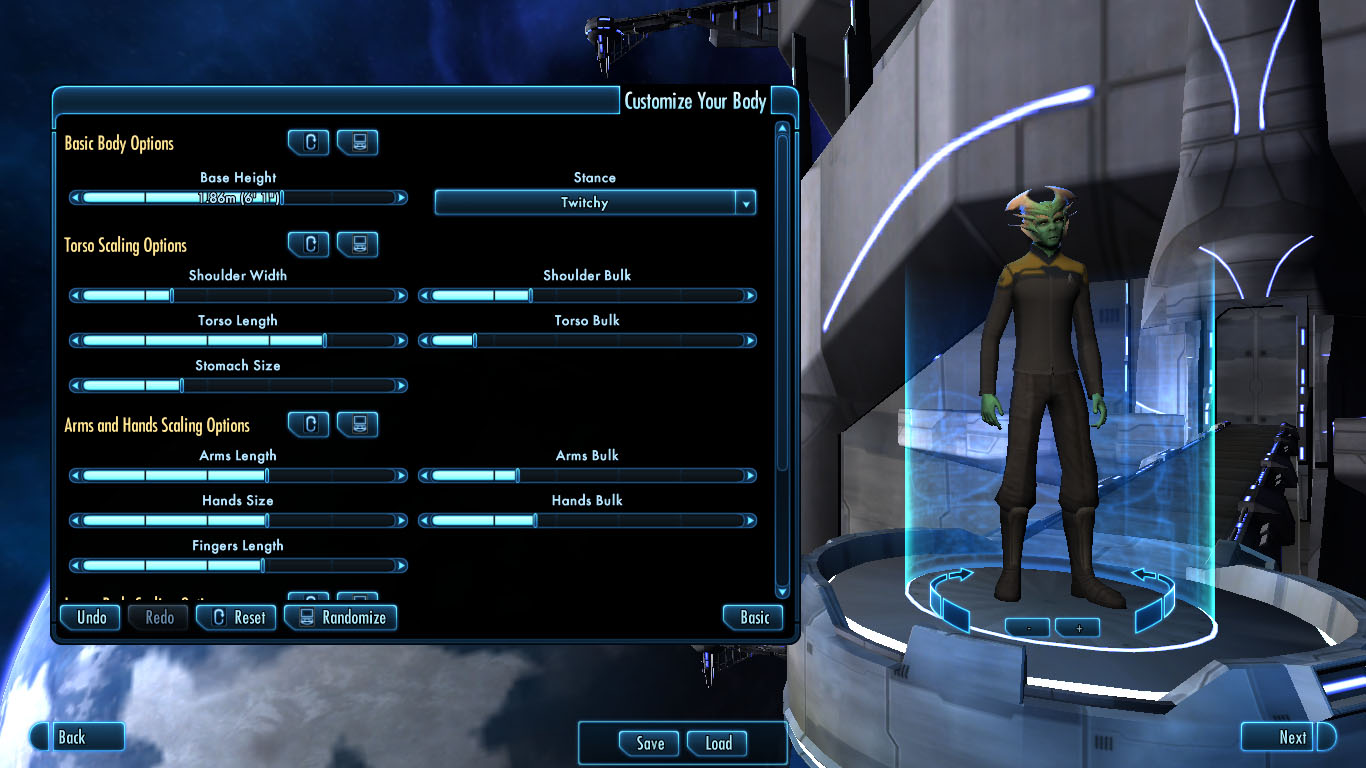Reset all body customization options

[236, 617]
